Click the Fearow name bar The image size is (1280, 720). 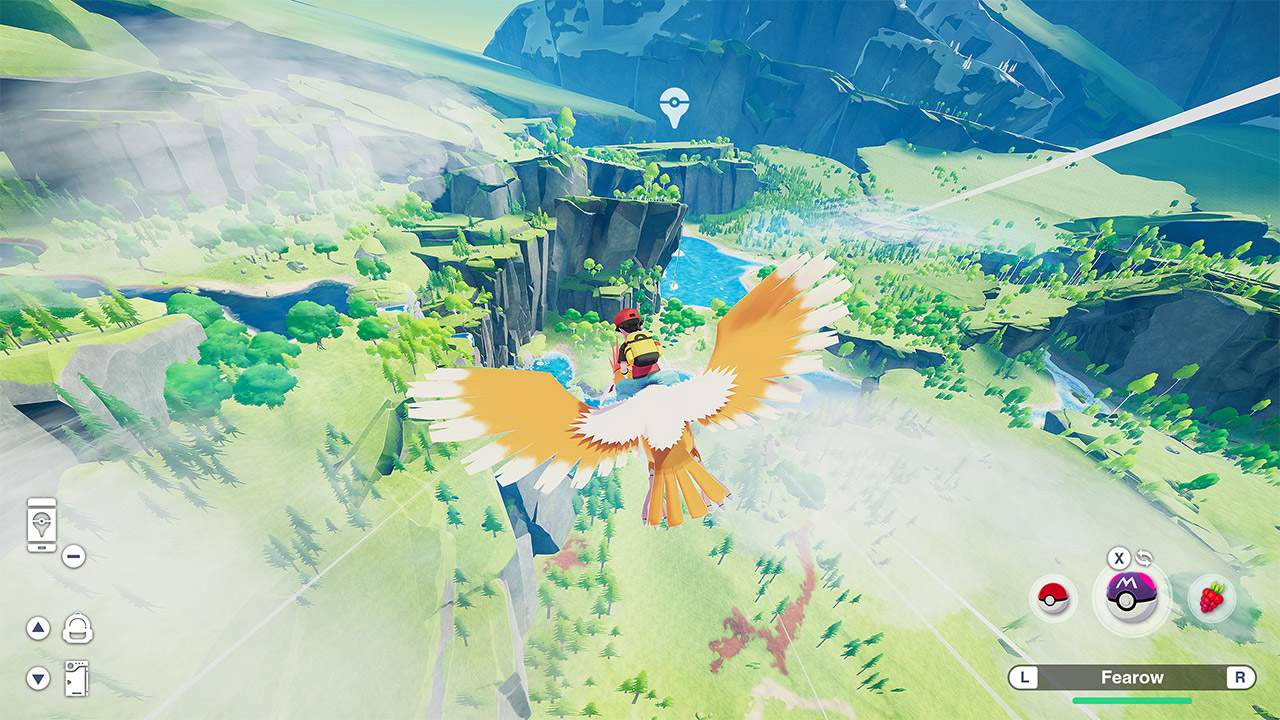[1132, 678]
